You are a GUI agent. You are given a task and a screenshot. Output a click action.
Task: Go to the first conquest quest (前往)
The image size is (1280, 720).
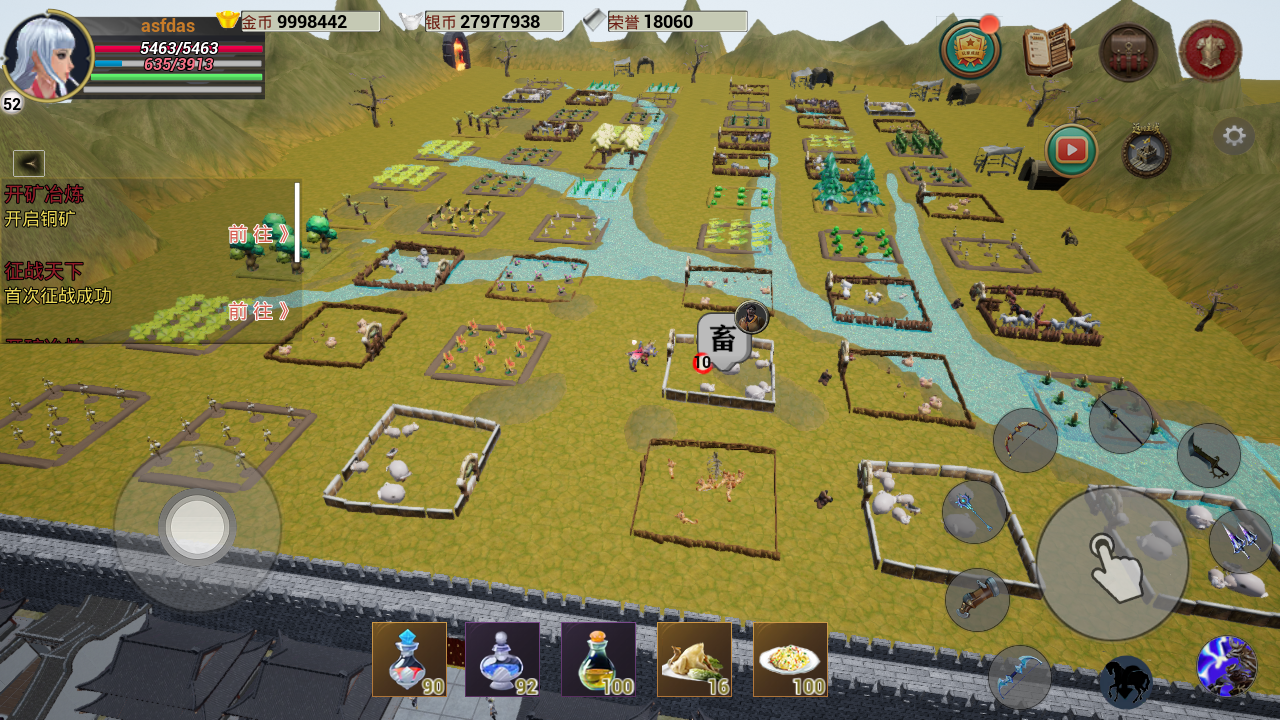[x=259, y=311]
